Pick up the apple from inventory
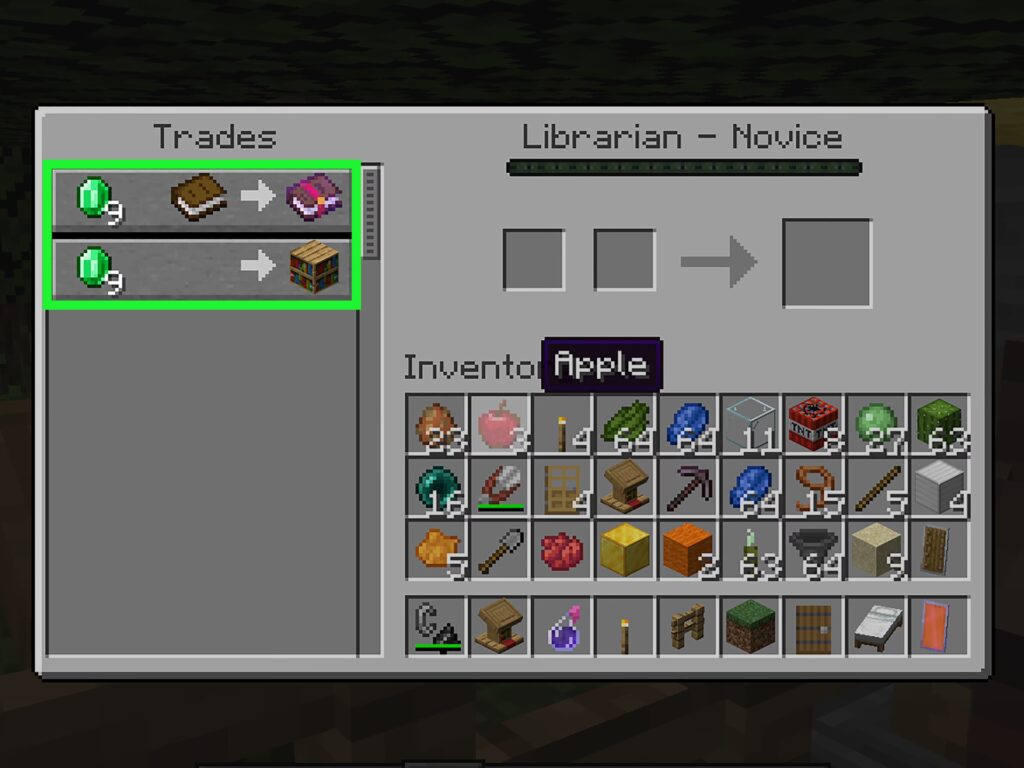Image resolution: width=1024 pixels, height=768 pixels. click(500, 424)
